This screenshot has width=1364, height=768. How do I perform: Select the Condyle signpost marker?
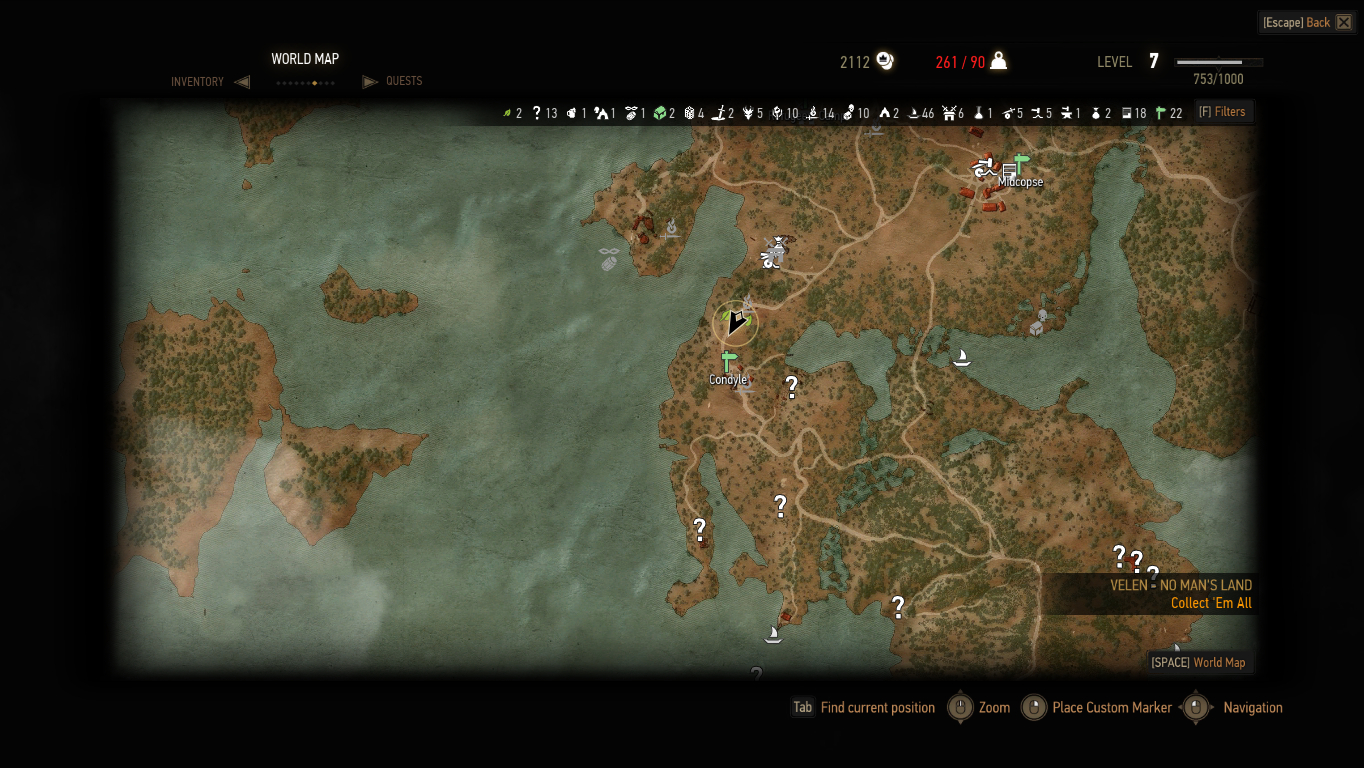point(727,362)
